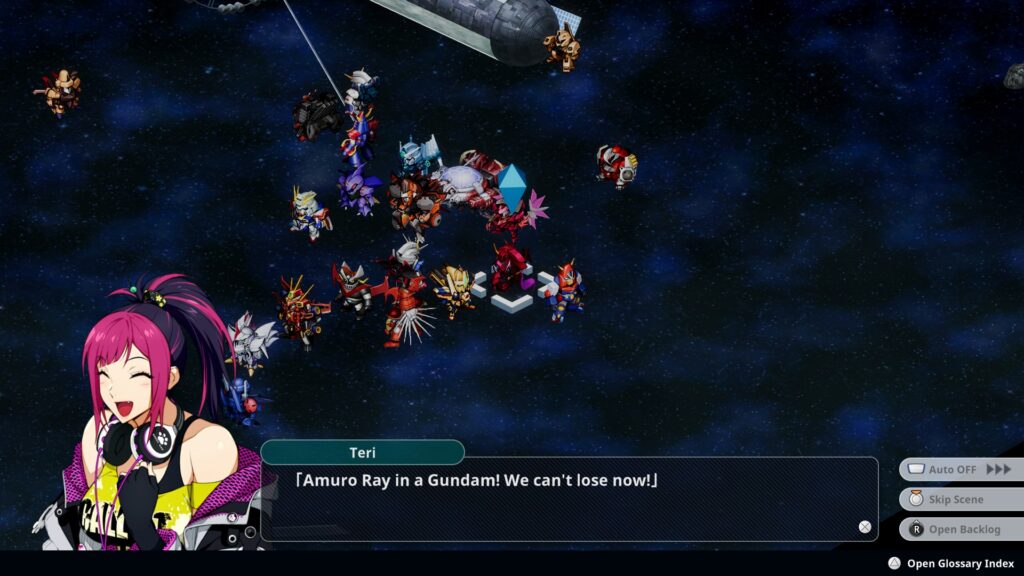Image resolution: width=1024 pixels, height=576 pixels.
Task: Skip the current scene
Action: tap(960, 499)
